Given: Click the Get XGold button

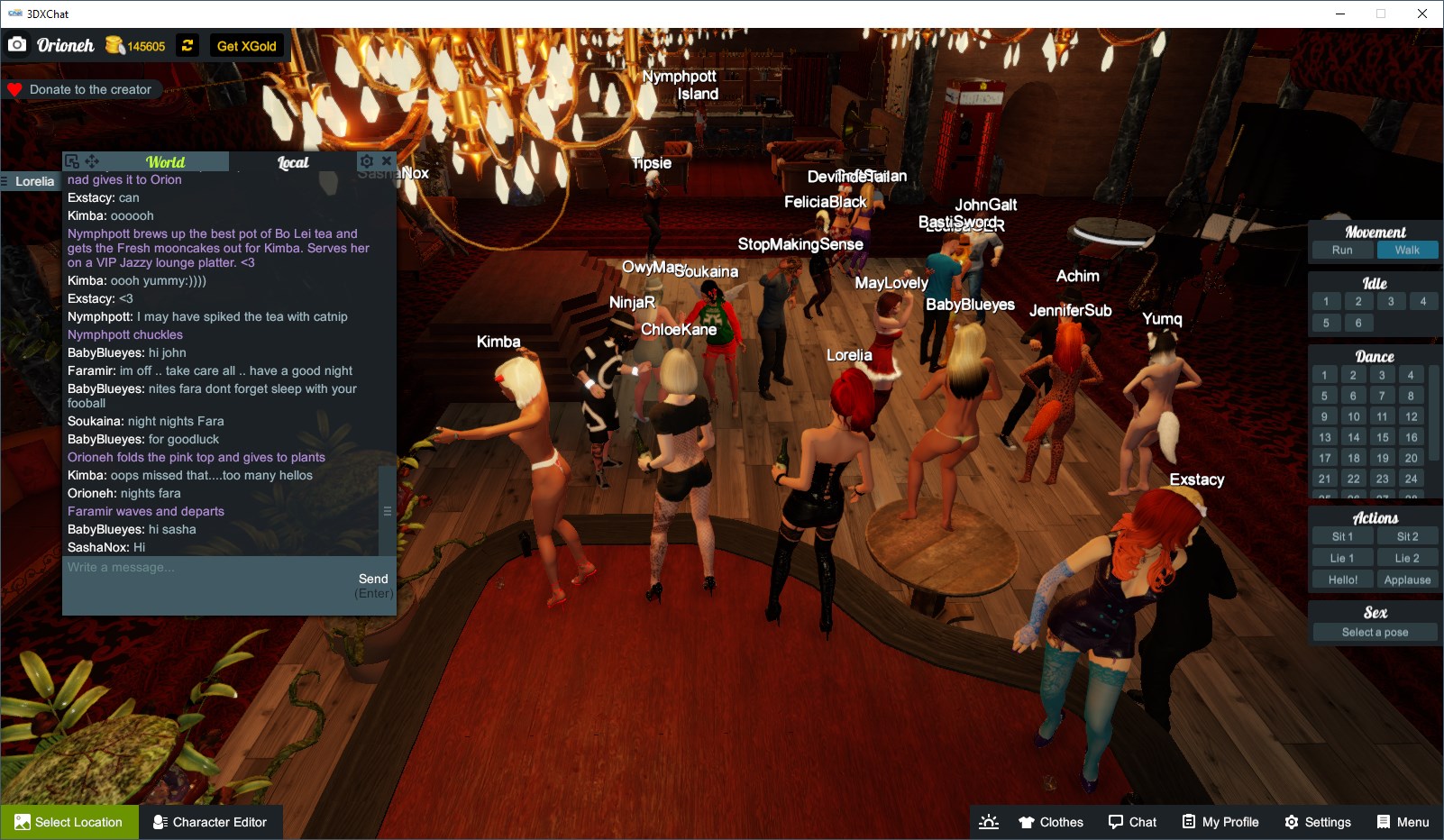Looking at the screenshot, I should pos(247,45).
